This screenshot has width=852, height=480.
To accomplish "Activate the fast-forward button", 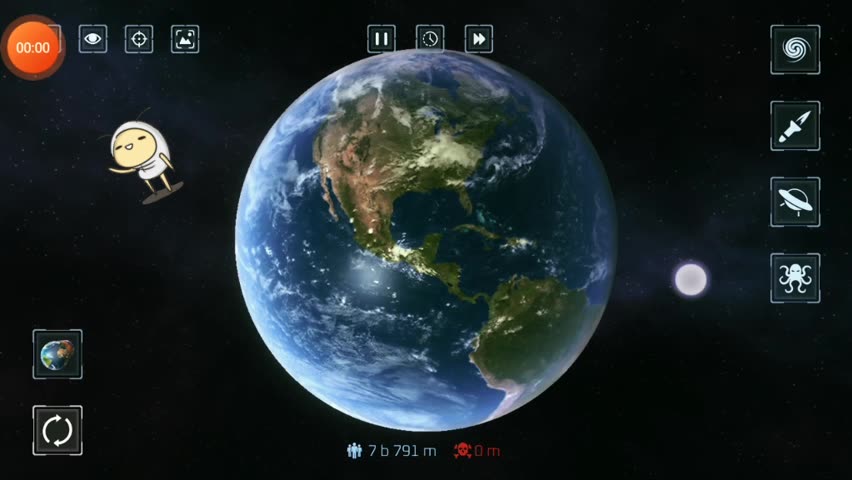I will click(x=479, y=39).
